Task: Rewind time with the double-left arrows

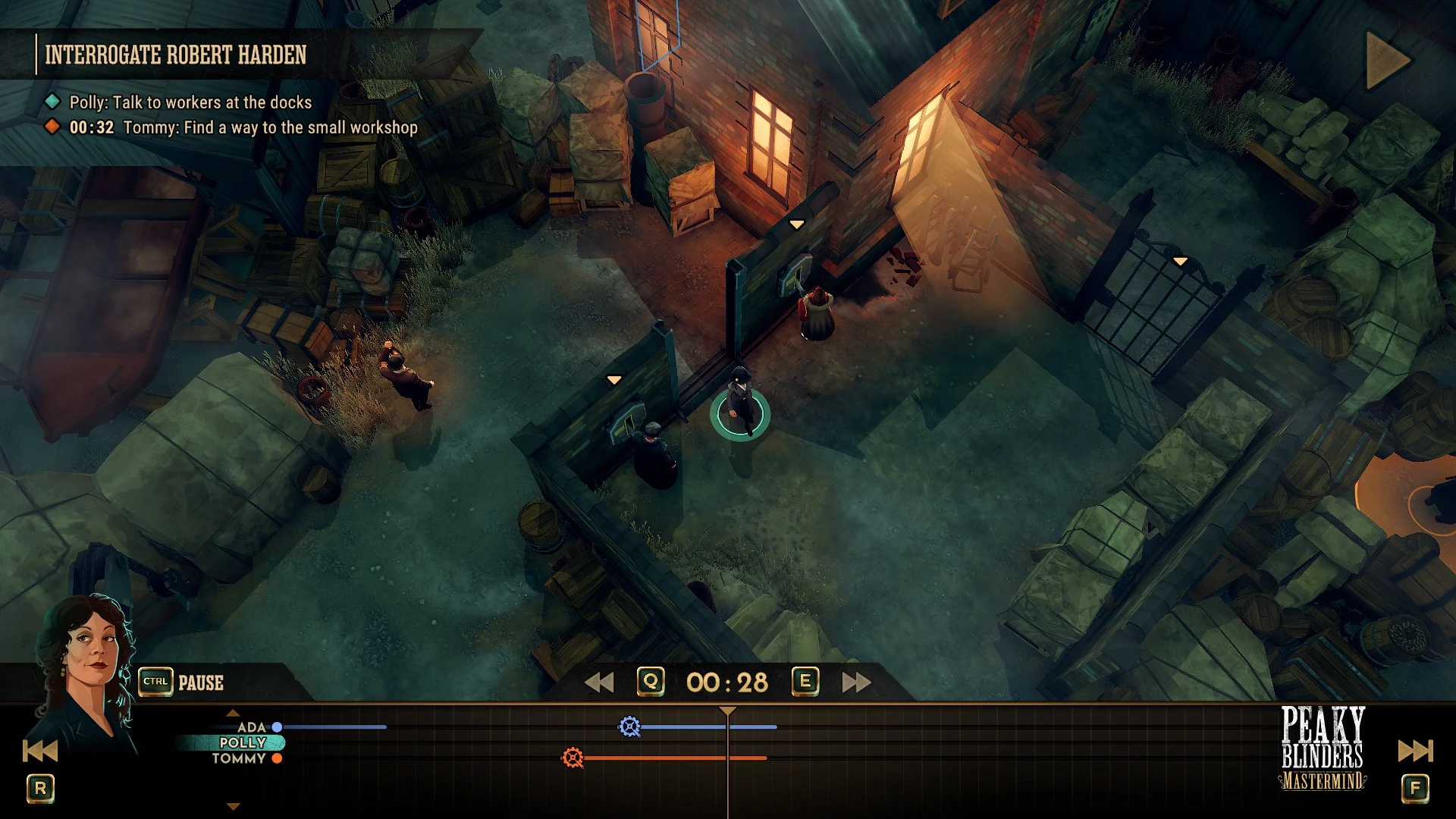Action: tap(599, 682)
